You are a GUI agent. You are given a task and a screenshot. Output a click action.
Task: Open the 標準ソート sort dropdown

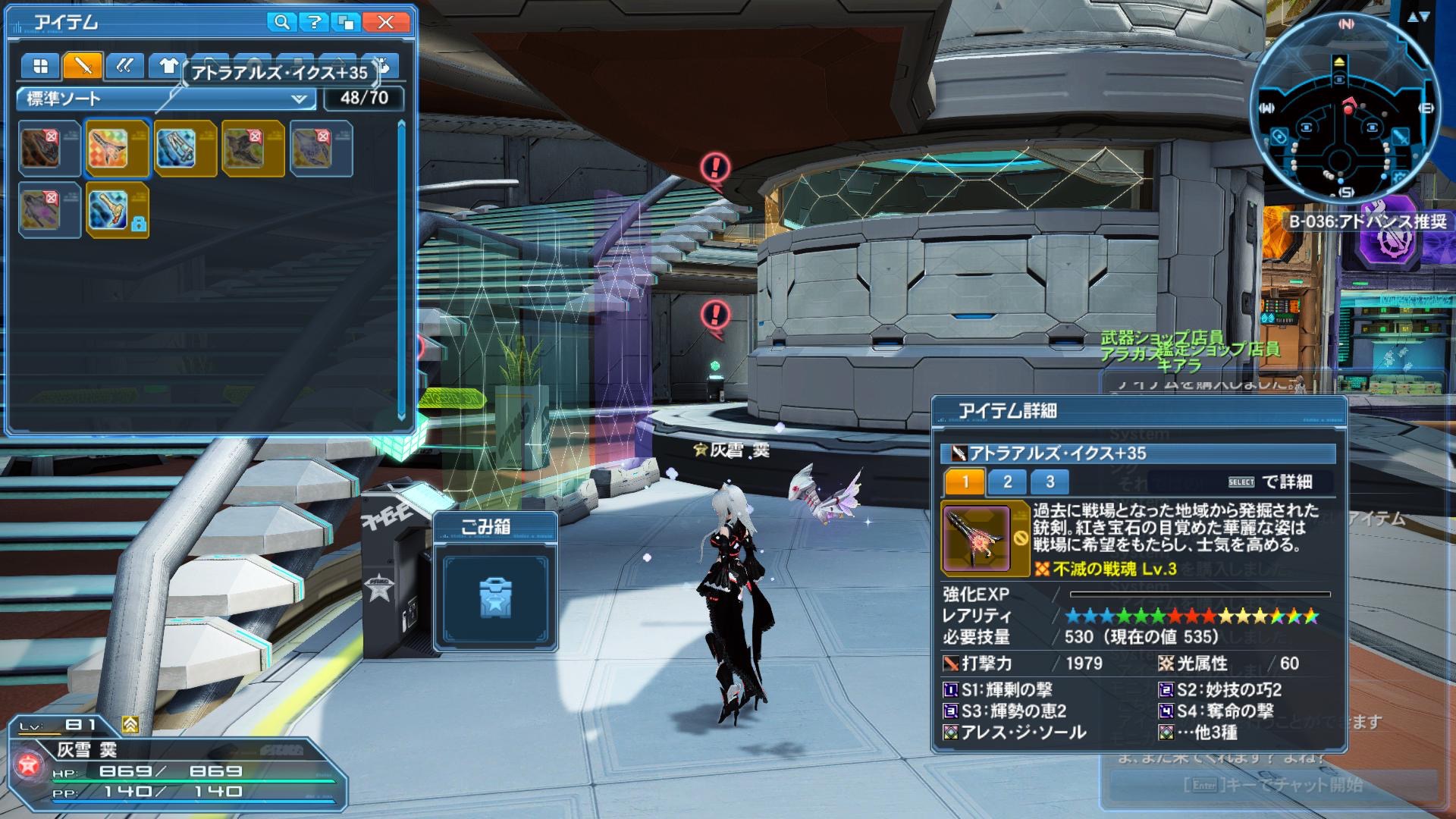165,99
